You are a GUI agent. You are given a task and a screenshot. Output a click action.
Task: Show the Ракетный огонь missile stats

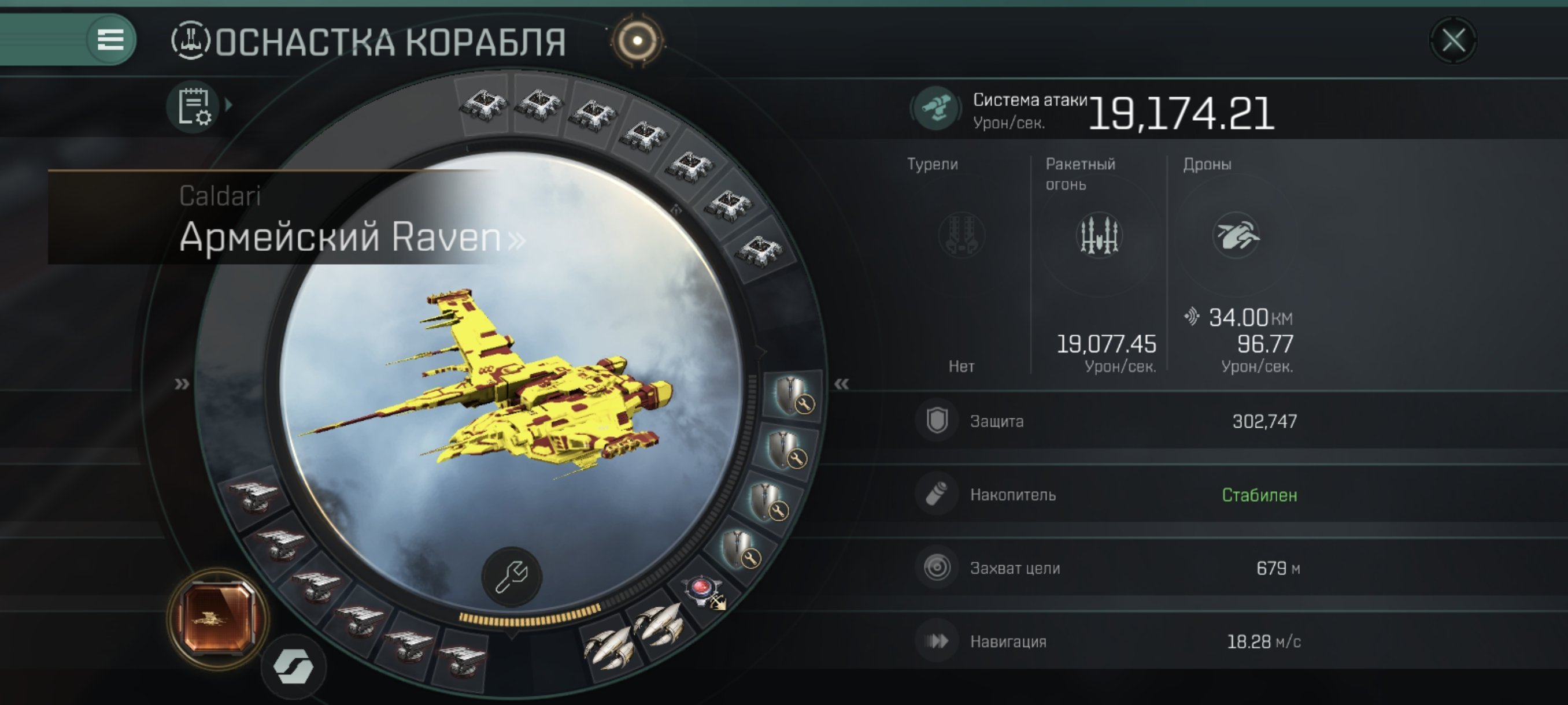point(1099,235)
